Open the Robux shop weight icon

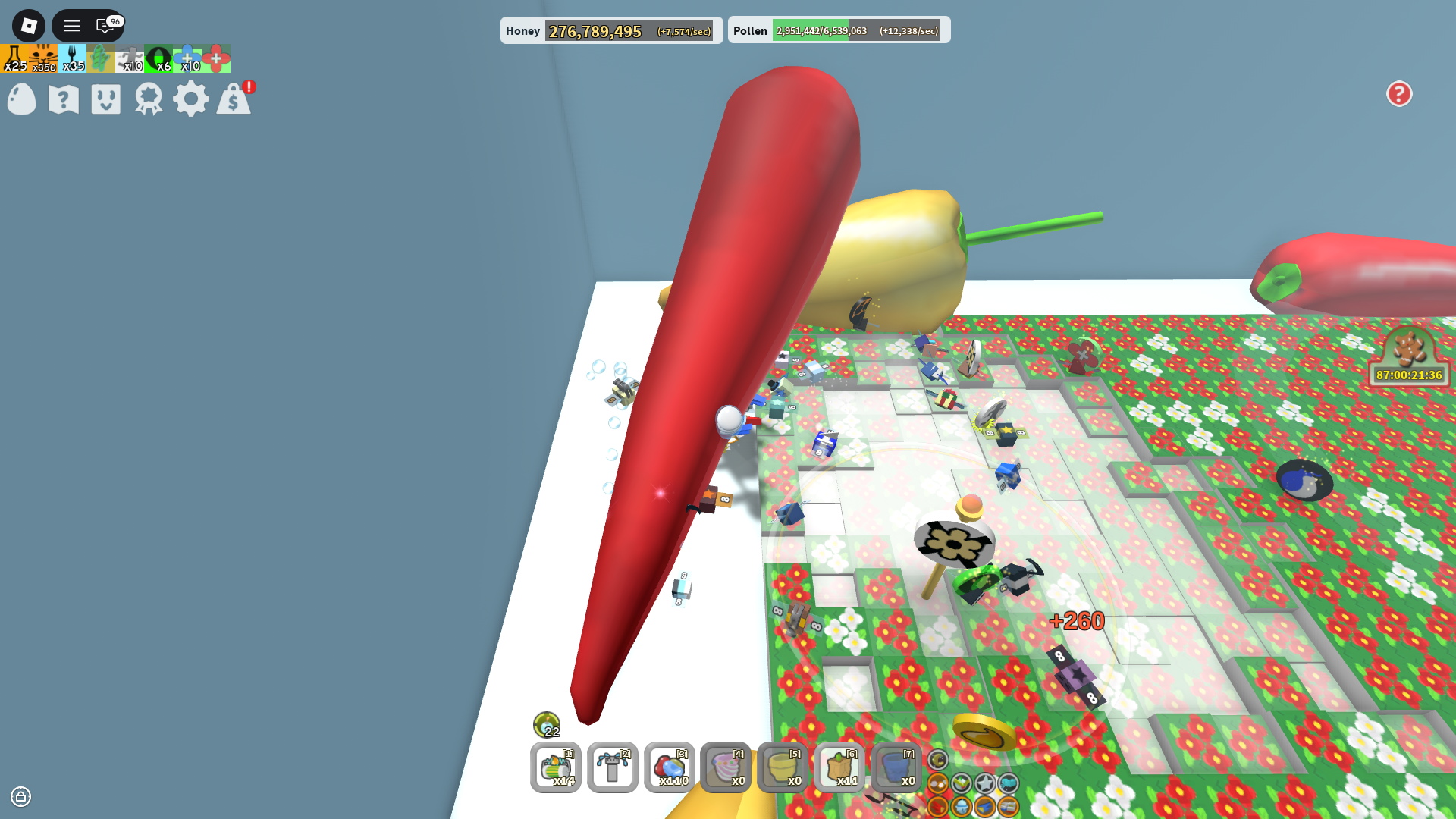tap(234, 99)
